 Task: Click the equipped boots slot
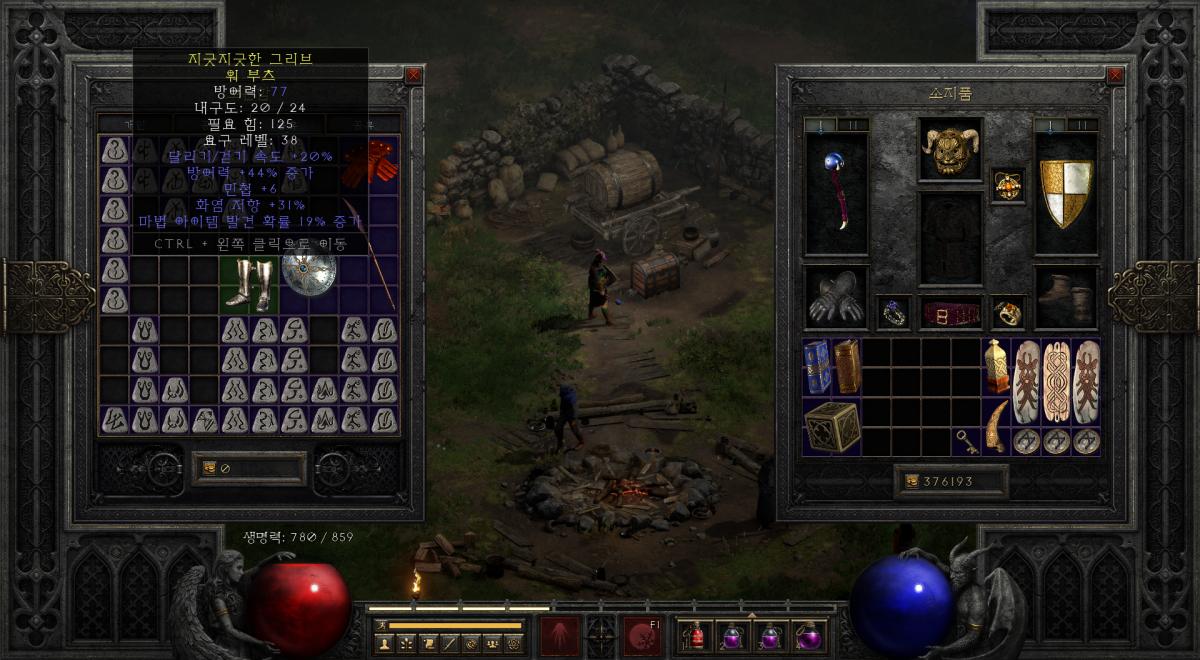[x=1065, y=297]
